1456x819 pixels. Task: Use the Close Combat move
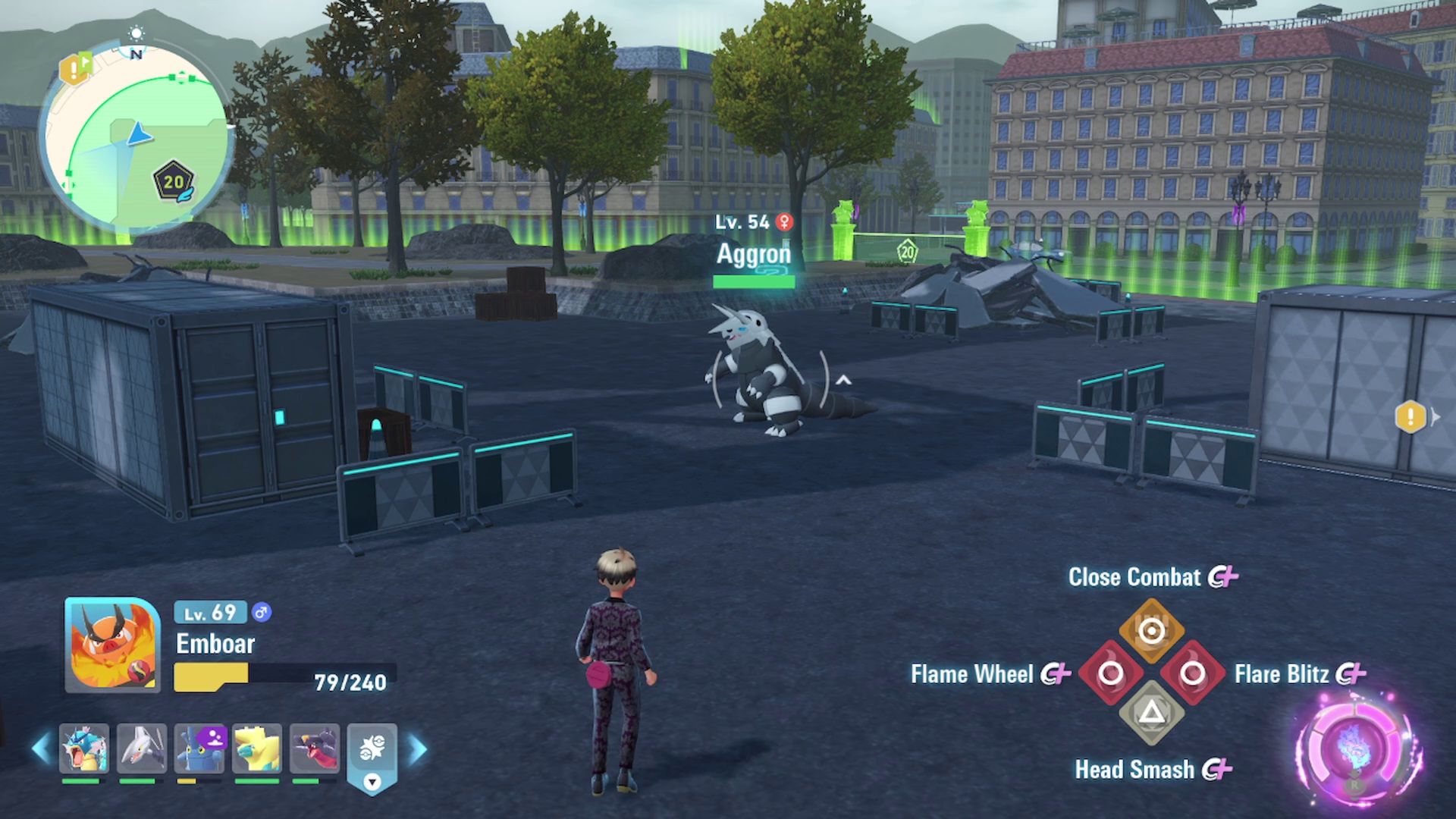(1151, 631)
